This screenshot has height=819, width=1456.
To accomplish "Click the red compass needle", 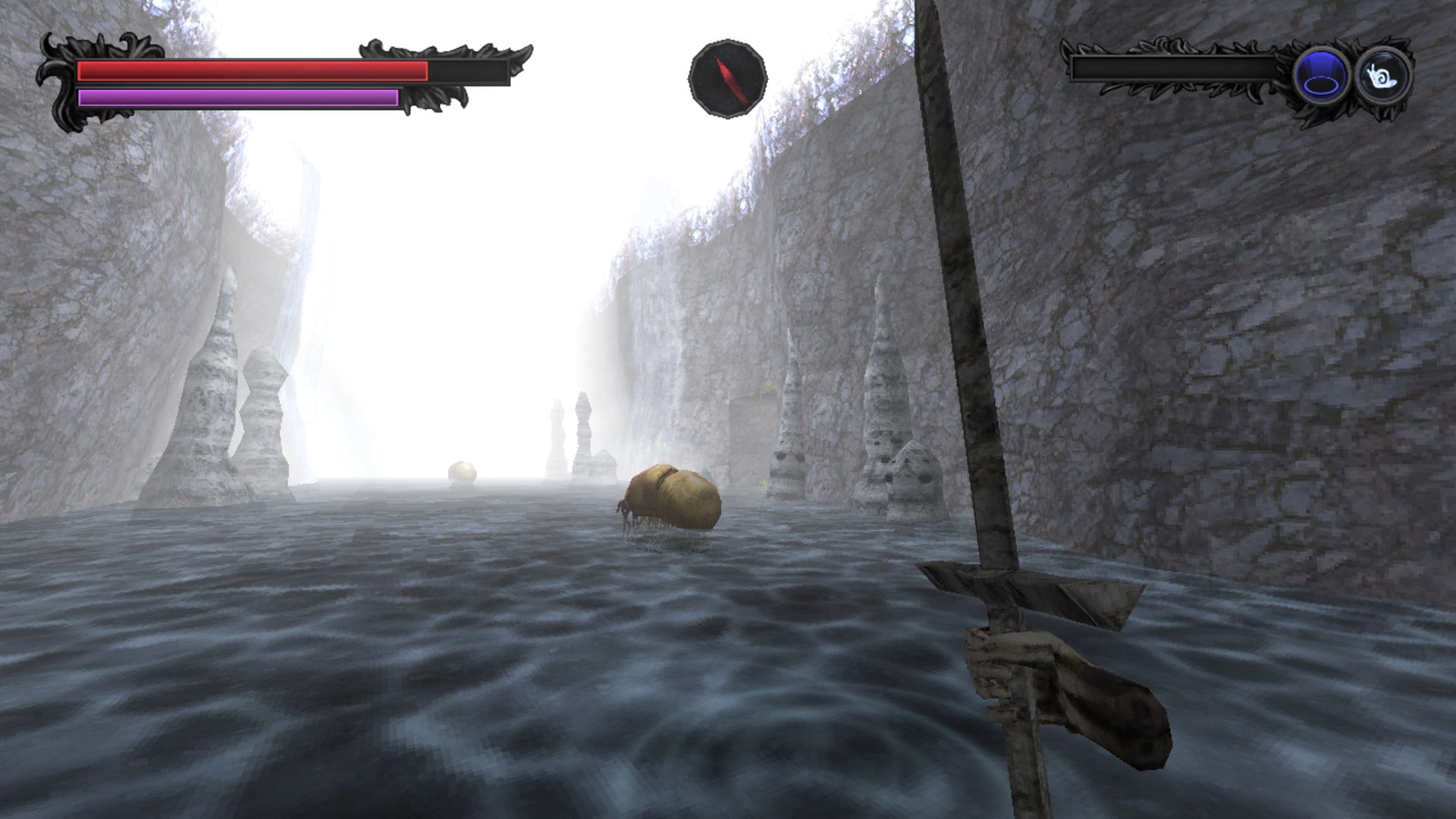I will tap(728, 76).
